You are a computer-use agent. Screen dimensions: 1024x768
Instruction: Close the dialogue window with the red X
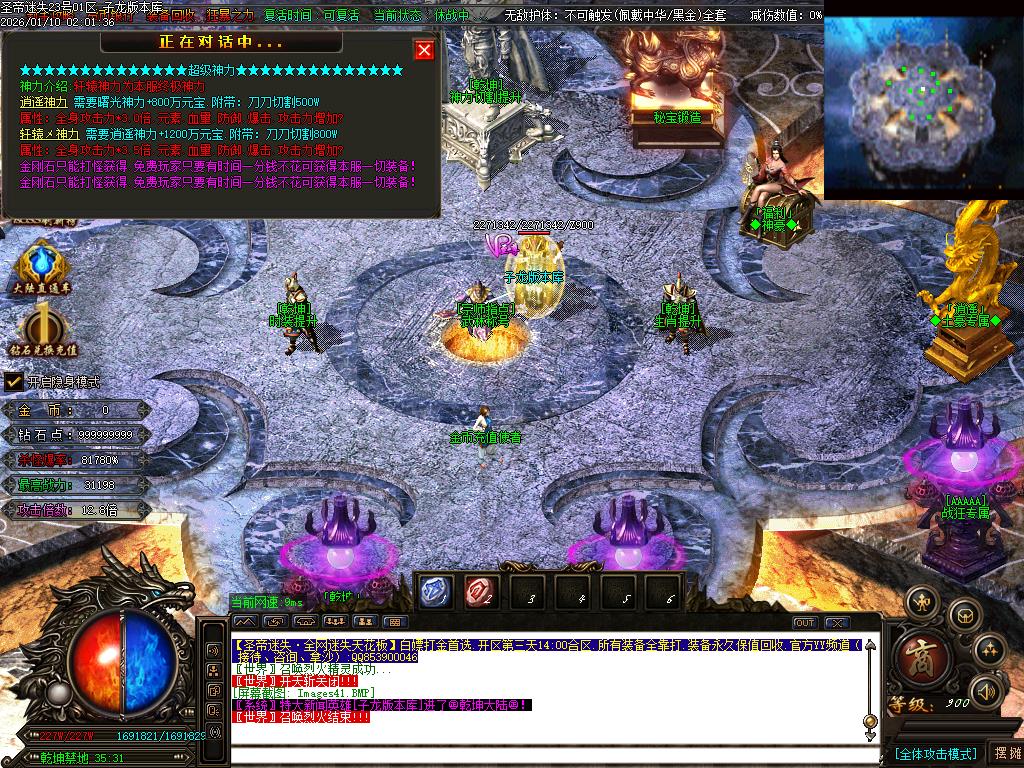424,50
